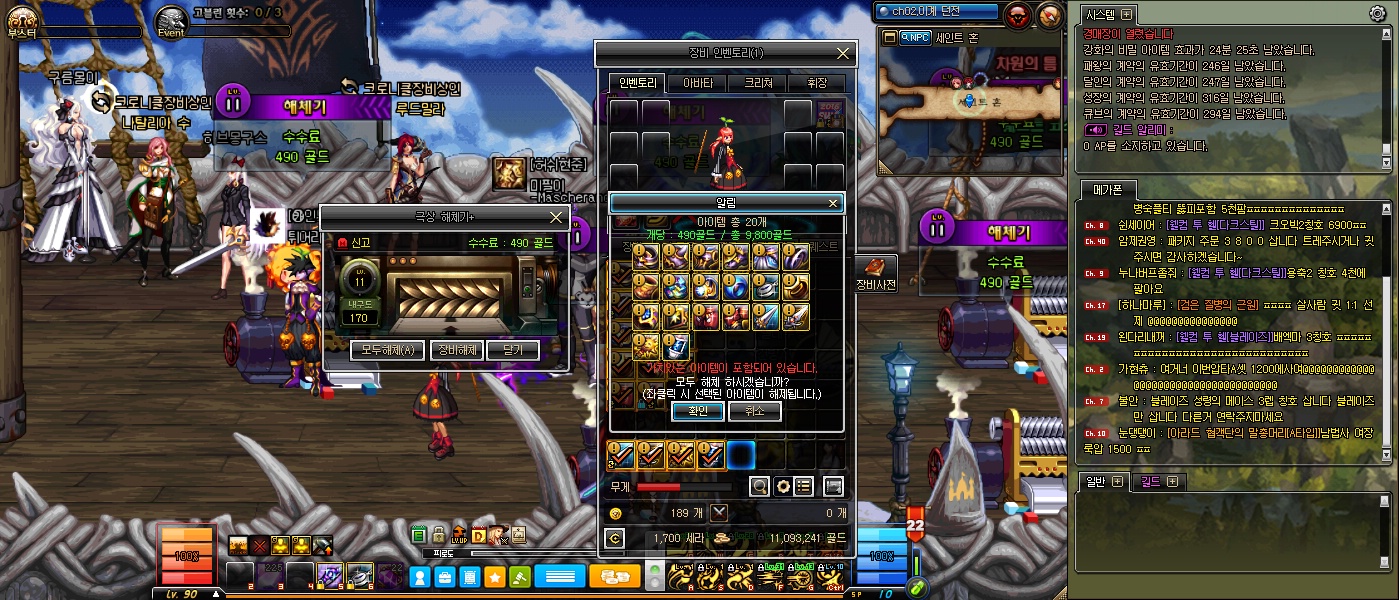Click 닫기 in the disassembler window
1399x600 pixels.
(x=512, y=350)
